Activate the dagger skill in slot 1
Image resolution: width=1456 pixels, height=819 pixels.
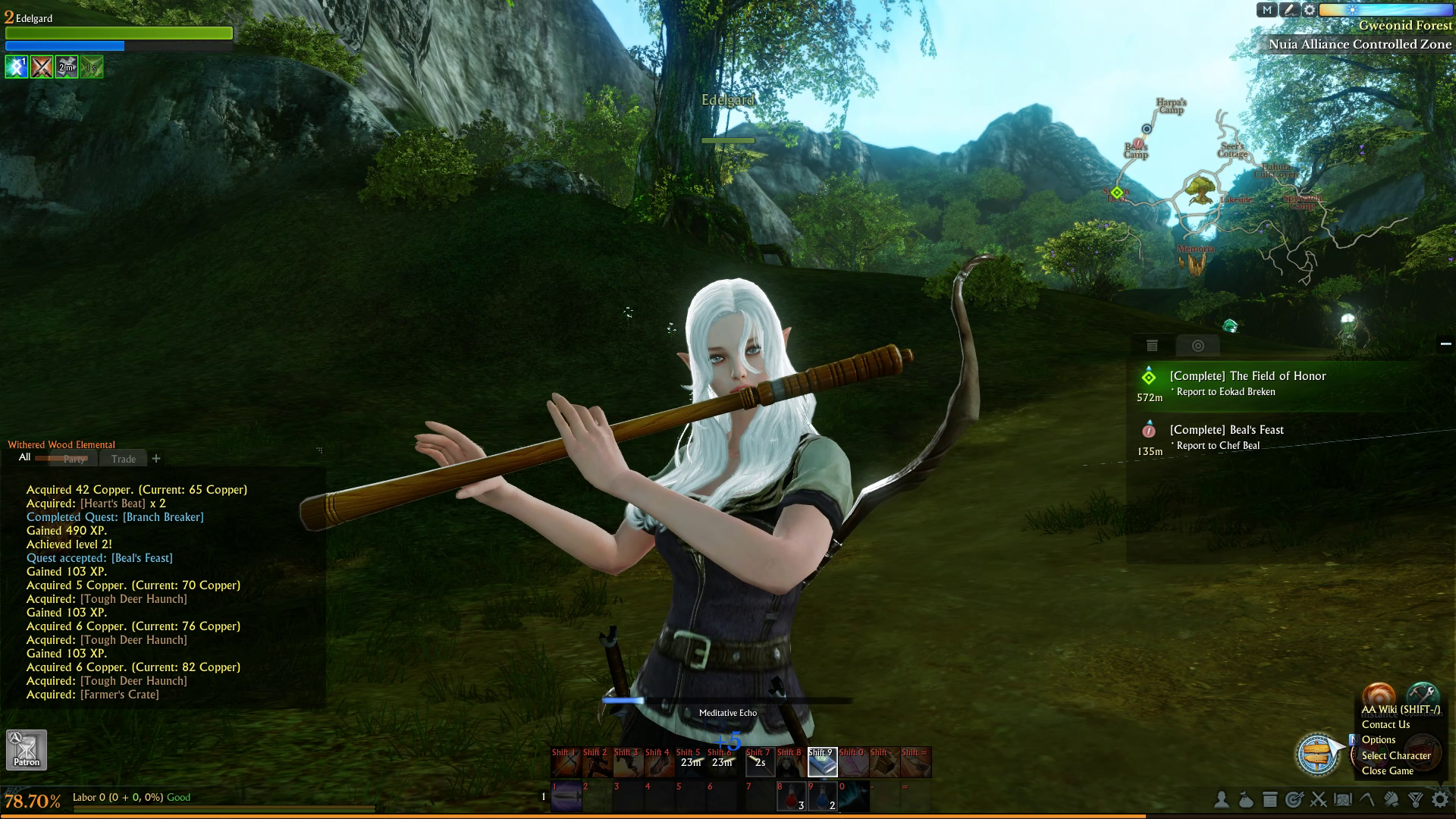pyautogui.click(x=566, y=796)
